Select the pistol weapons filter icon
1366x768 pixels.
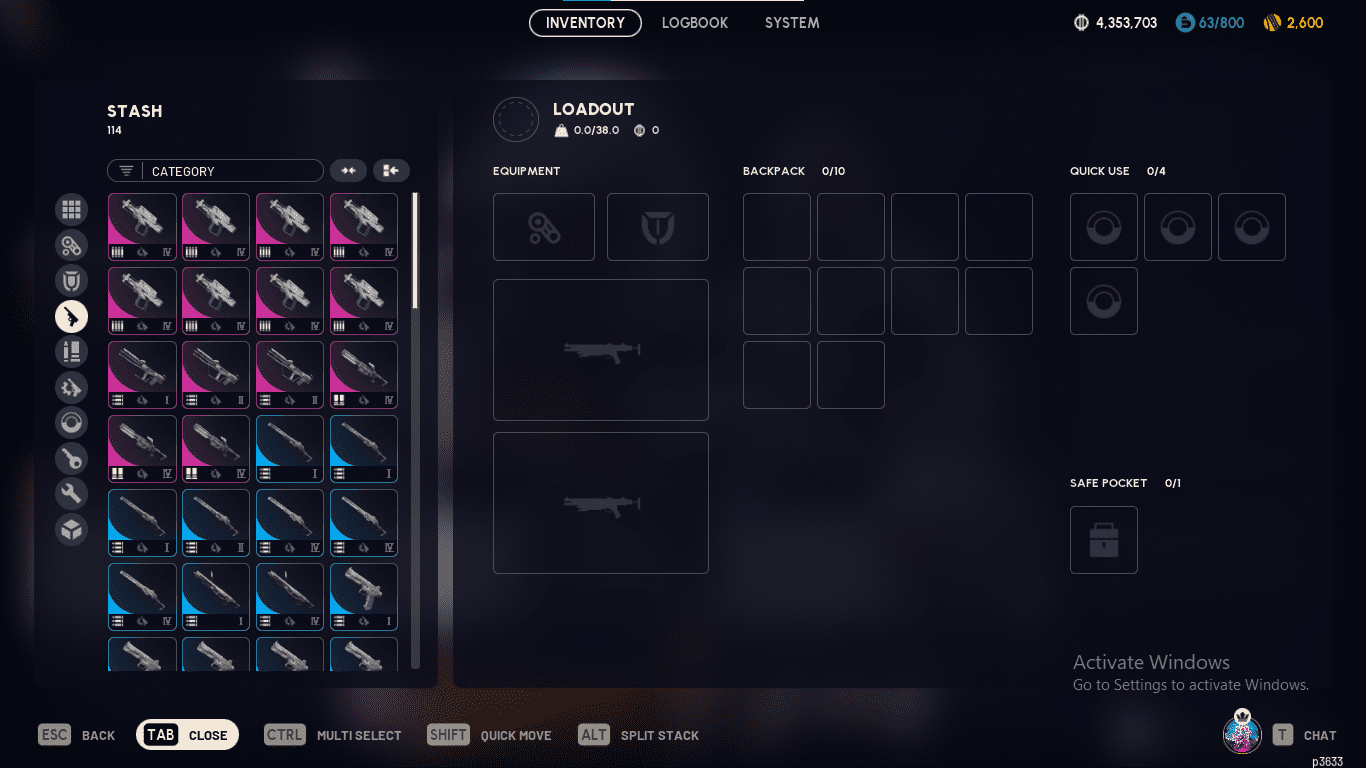[x=71, y=316]
